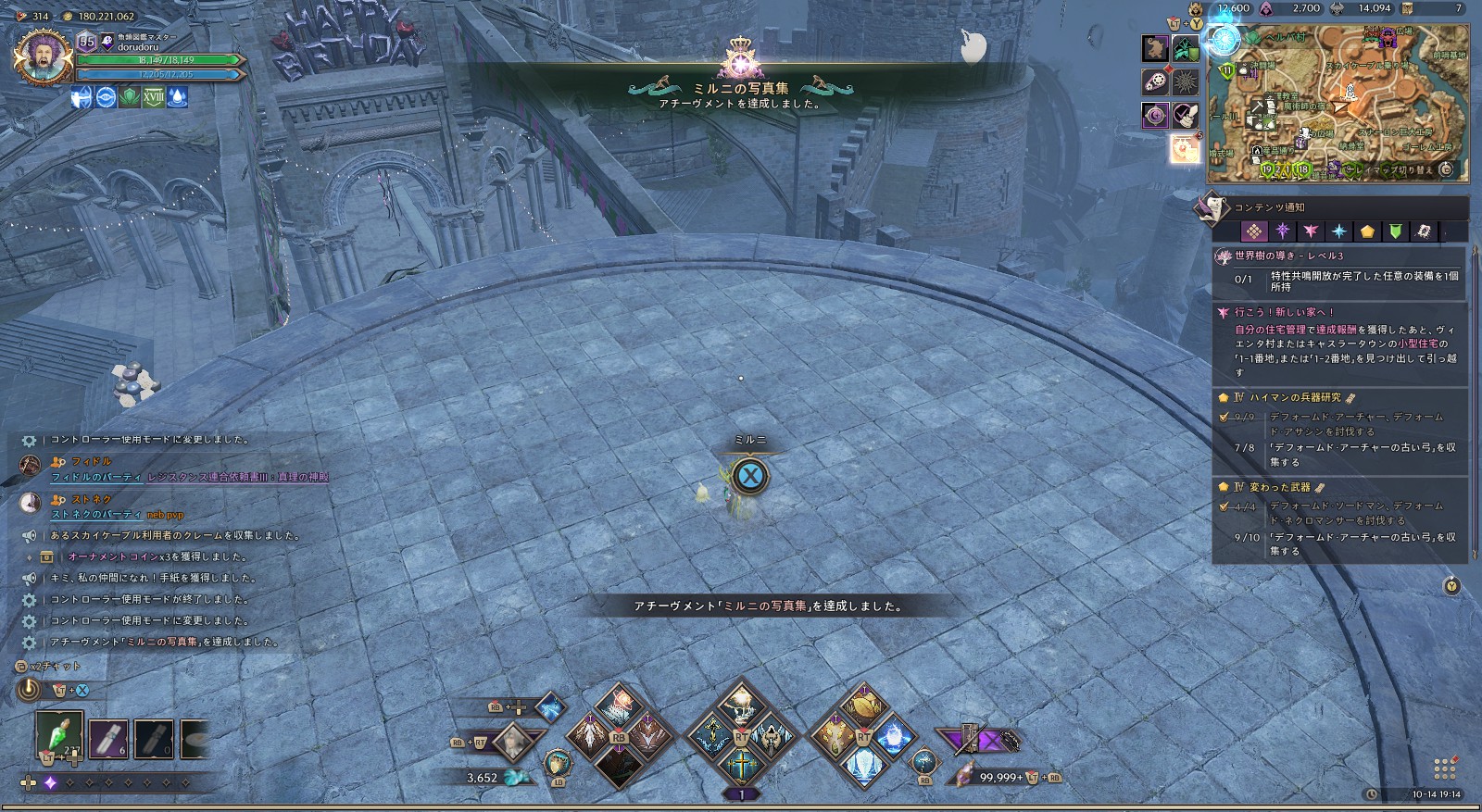
Task: Open the 変わった武器 quest entry
Action: (x=1280, y=487)
